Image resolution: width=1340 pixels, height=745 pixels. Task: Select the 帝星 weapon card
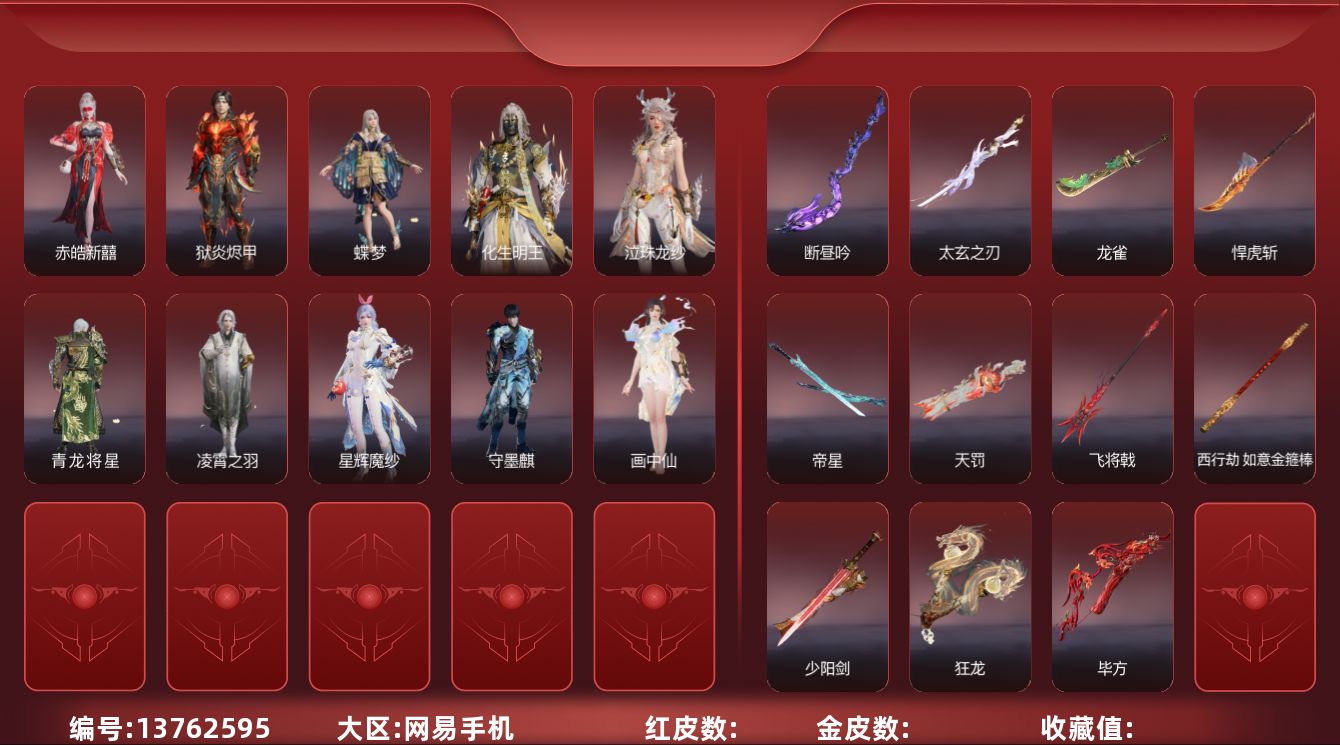coord(827,388)
